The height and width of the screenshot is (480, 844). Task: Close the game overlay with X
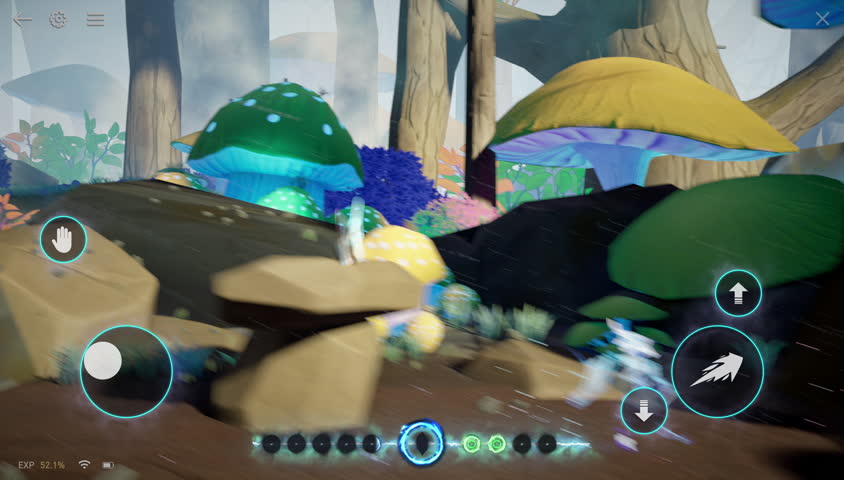(x=822, y=19)
